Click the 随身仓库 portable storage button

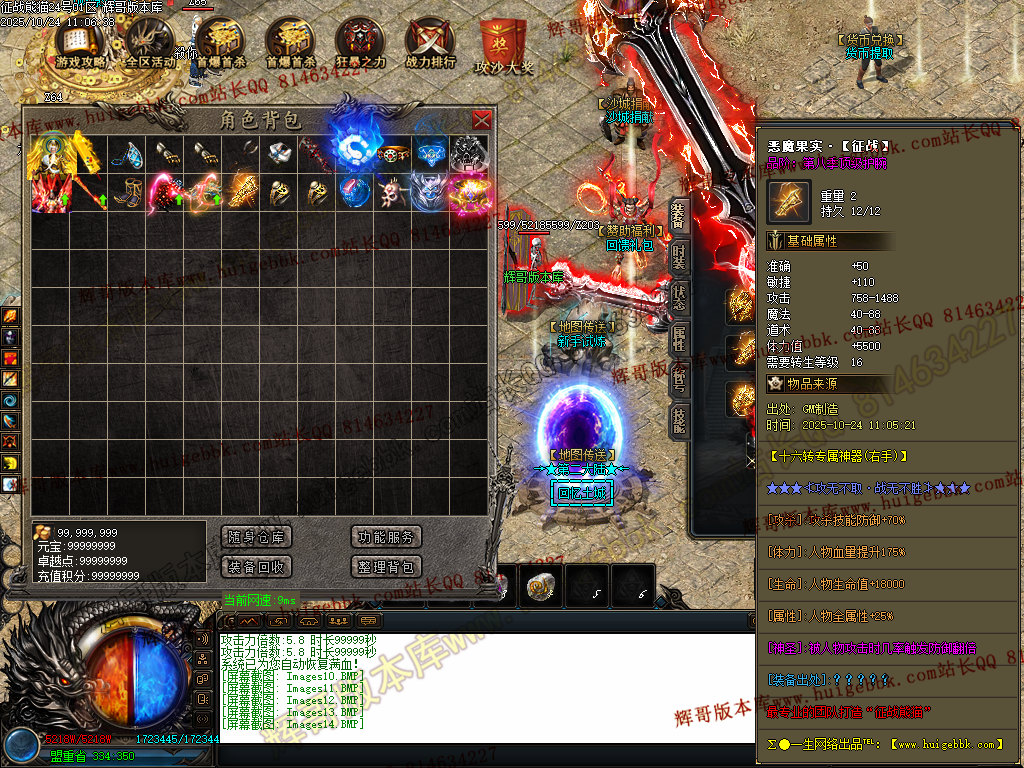pyautogui.click(x=256, y=537)
